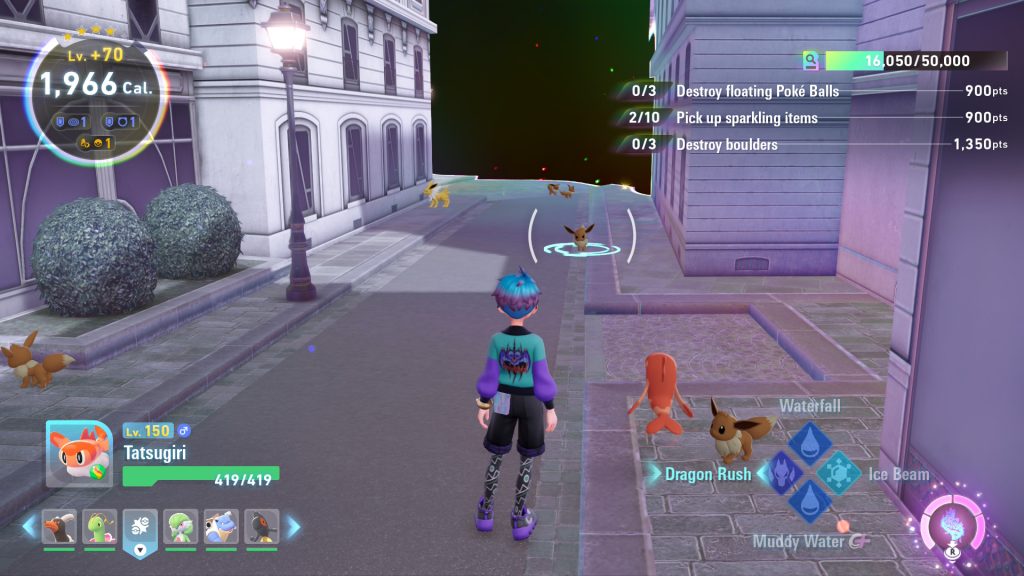
Task: Switch to Gardevoir in the party bar
Action: 181,527
